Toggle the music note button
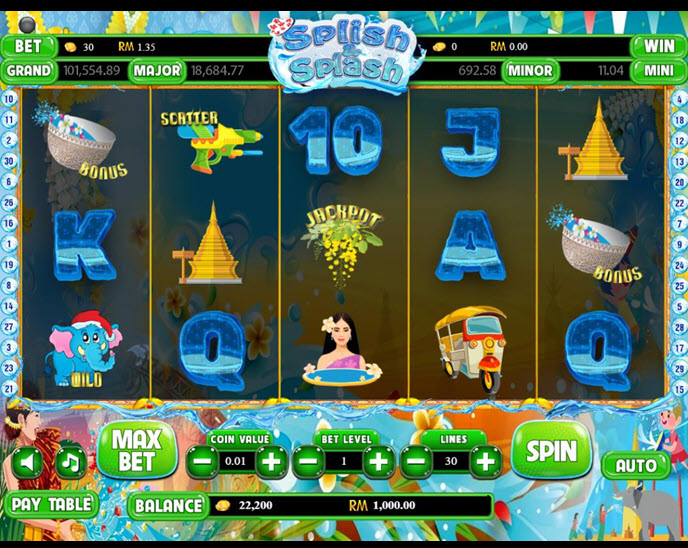Viewport: 688px width, 548px height. click(69, 462)
